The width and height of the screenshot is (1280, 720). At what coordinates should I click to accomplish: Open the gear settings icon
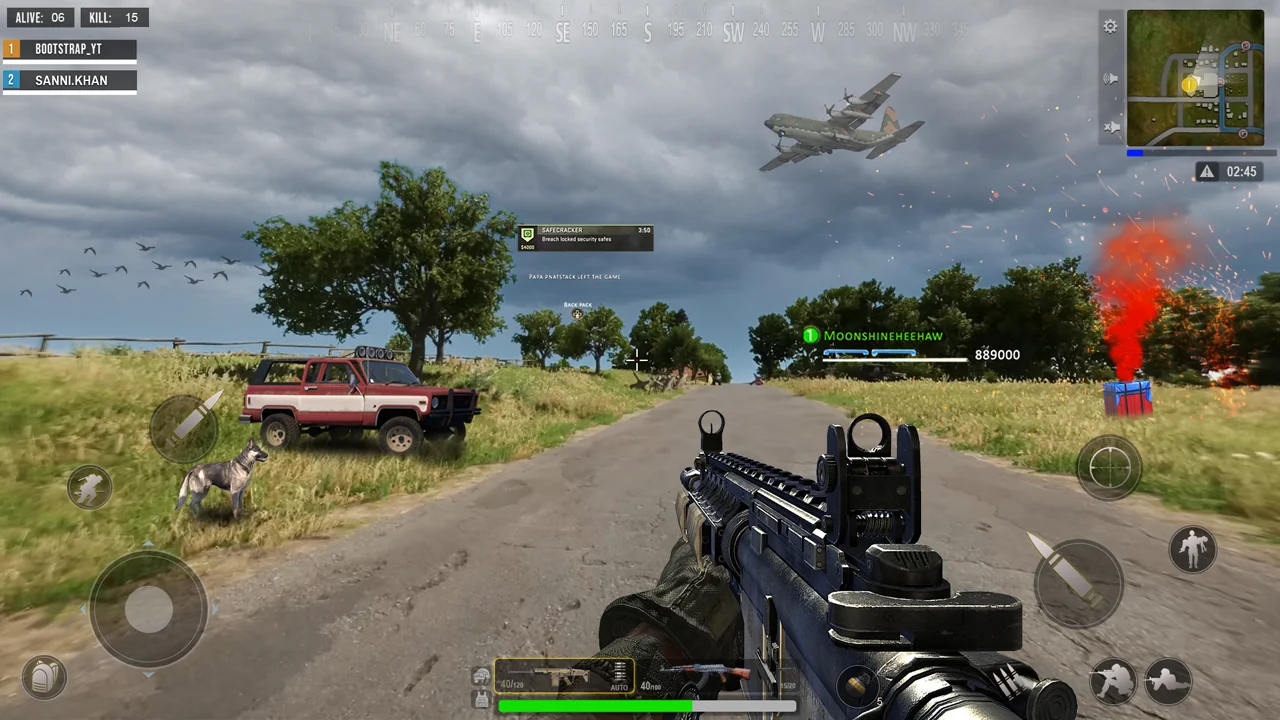click(x=1110, y=27)
